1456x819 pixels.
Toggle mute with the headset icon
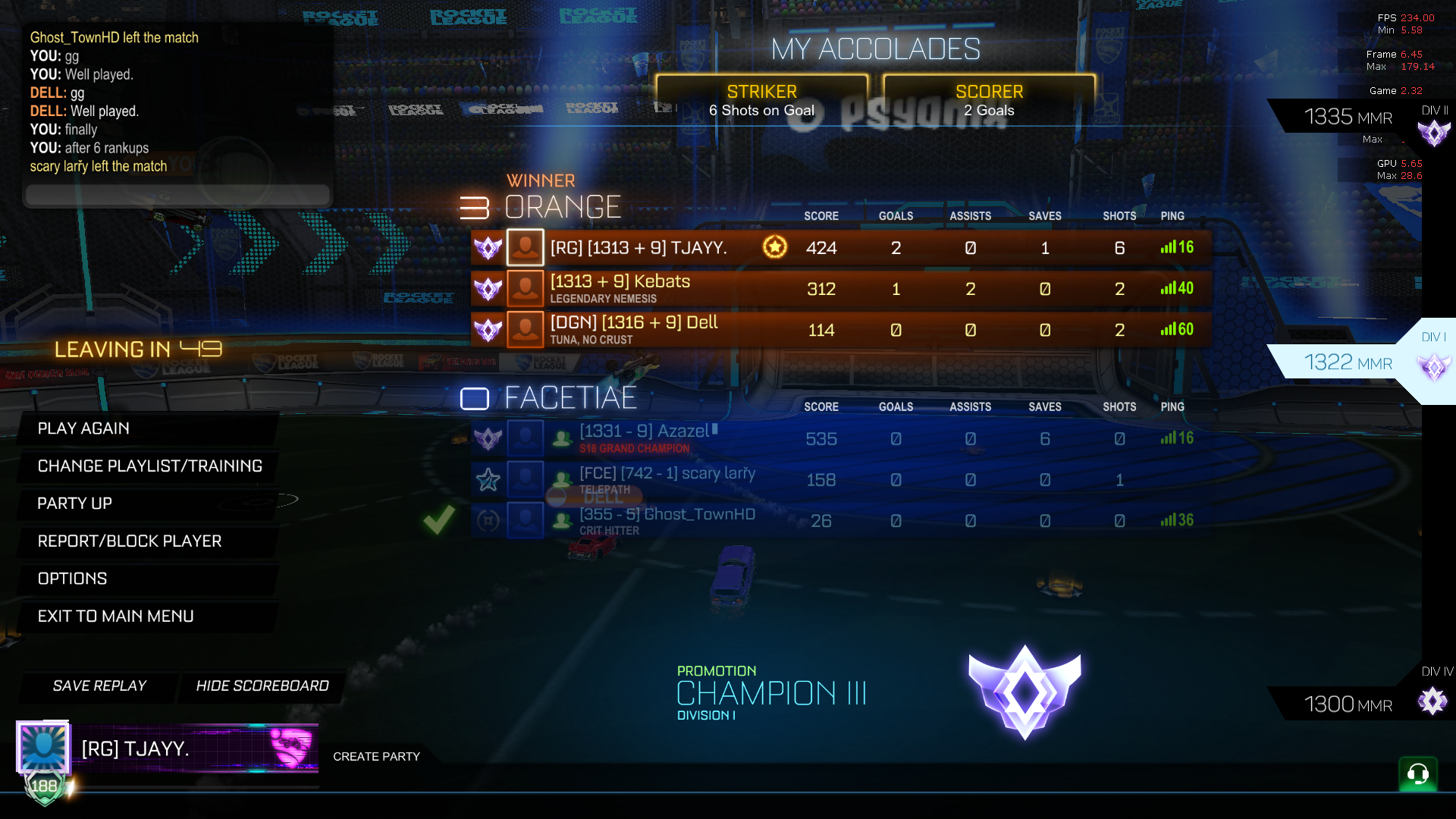click(1417, 774)
